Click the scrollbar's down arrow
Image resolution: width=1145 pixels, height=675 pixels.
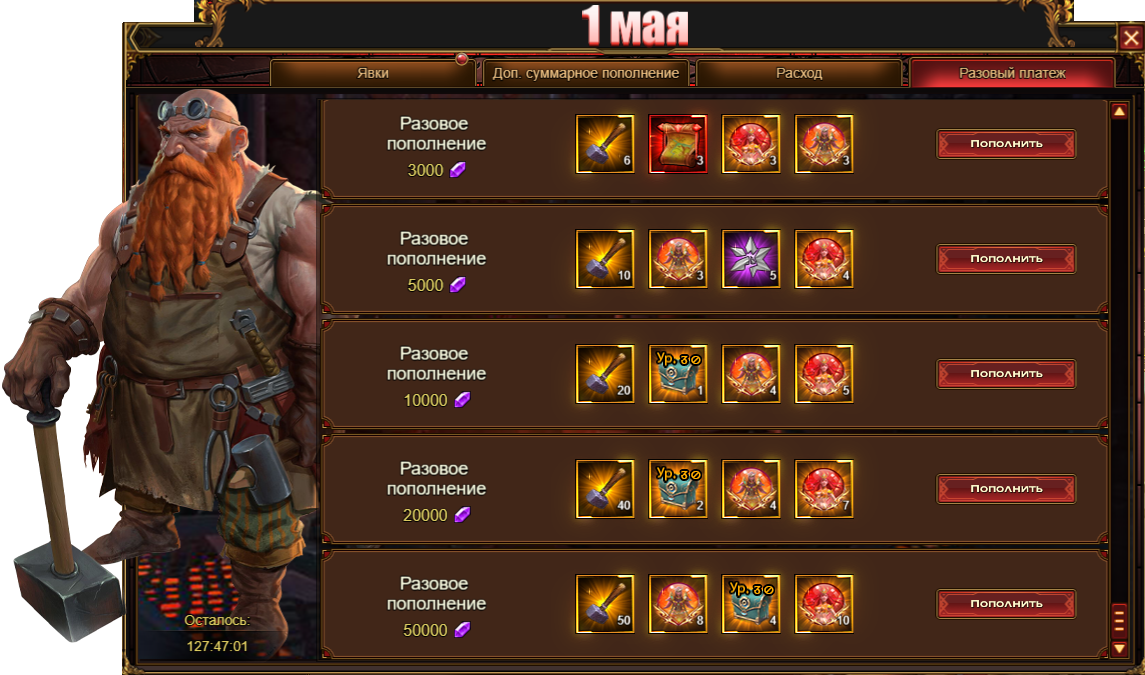tap(1120, 649)
